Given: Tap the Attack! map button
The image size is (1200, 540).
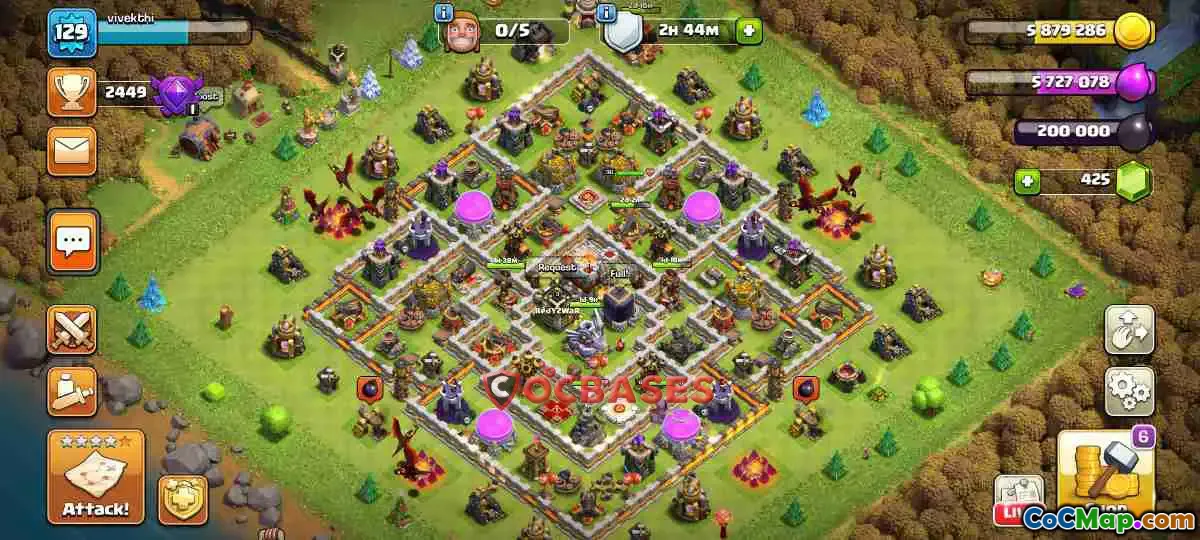Looking at the screenshot, I should [x=96, y=477].
